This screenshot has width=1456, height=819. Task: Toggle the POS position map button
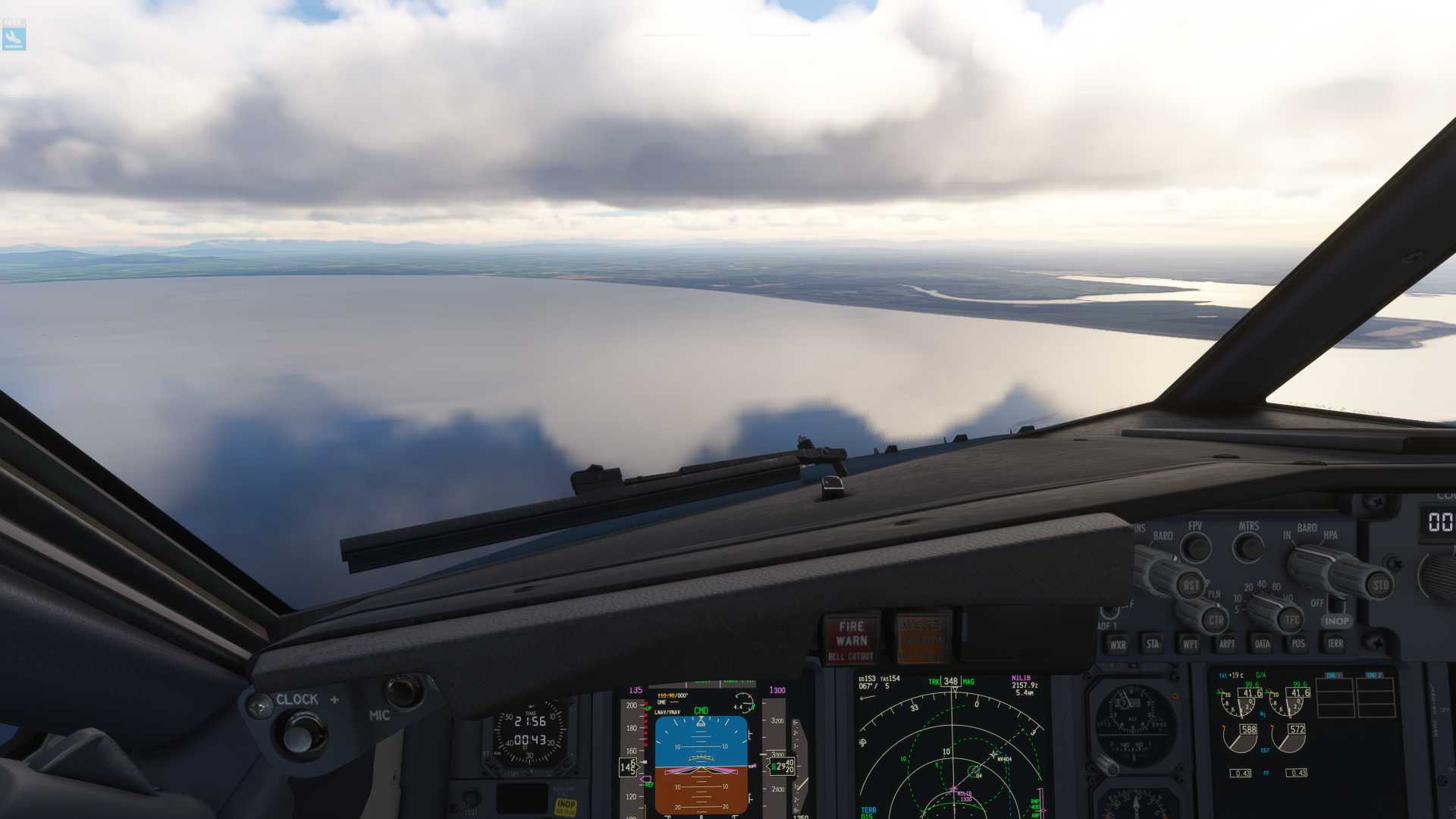pyautogui.click(x=1298, y=644)
